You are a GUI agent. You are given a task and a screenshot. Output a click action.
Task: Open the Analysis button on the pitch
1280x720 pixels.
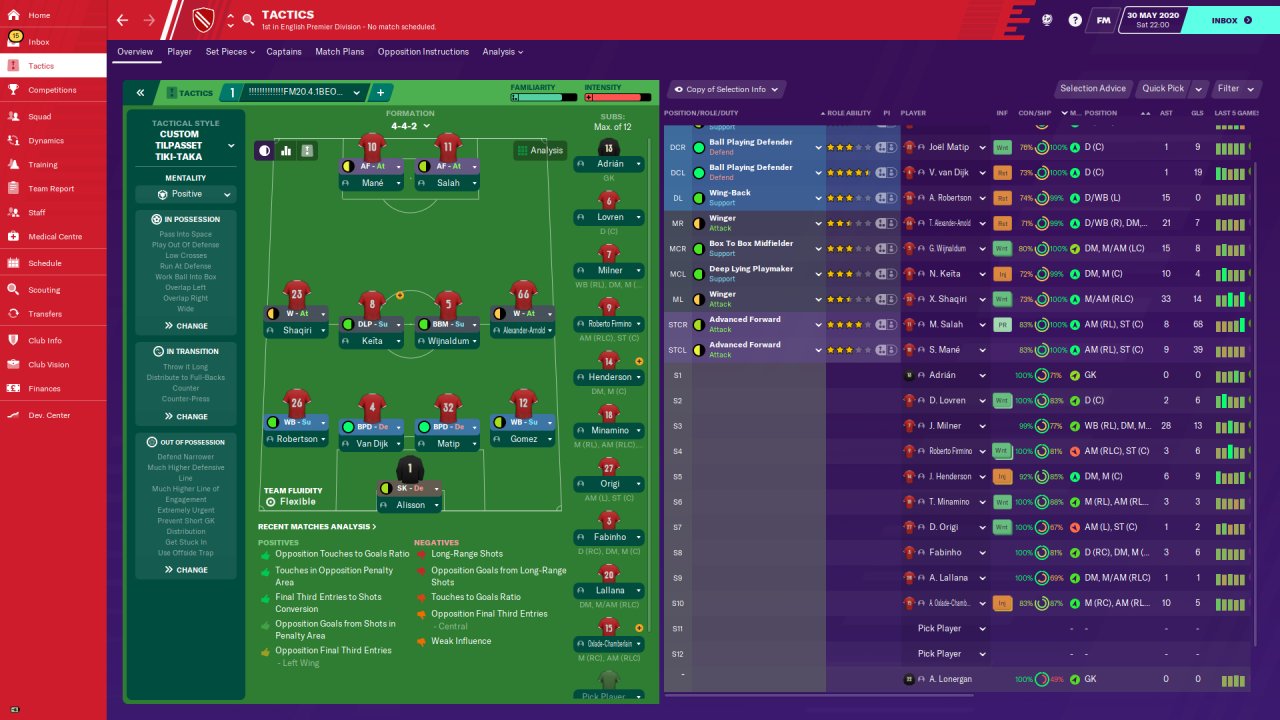coord(540,151)
